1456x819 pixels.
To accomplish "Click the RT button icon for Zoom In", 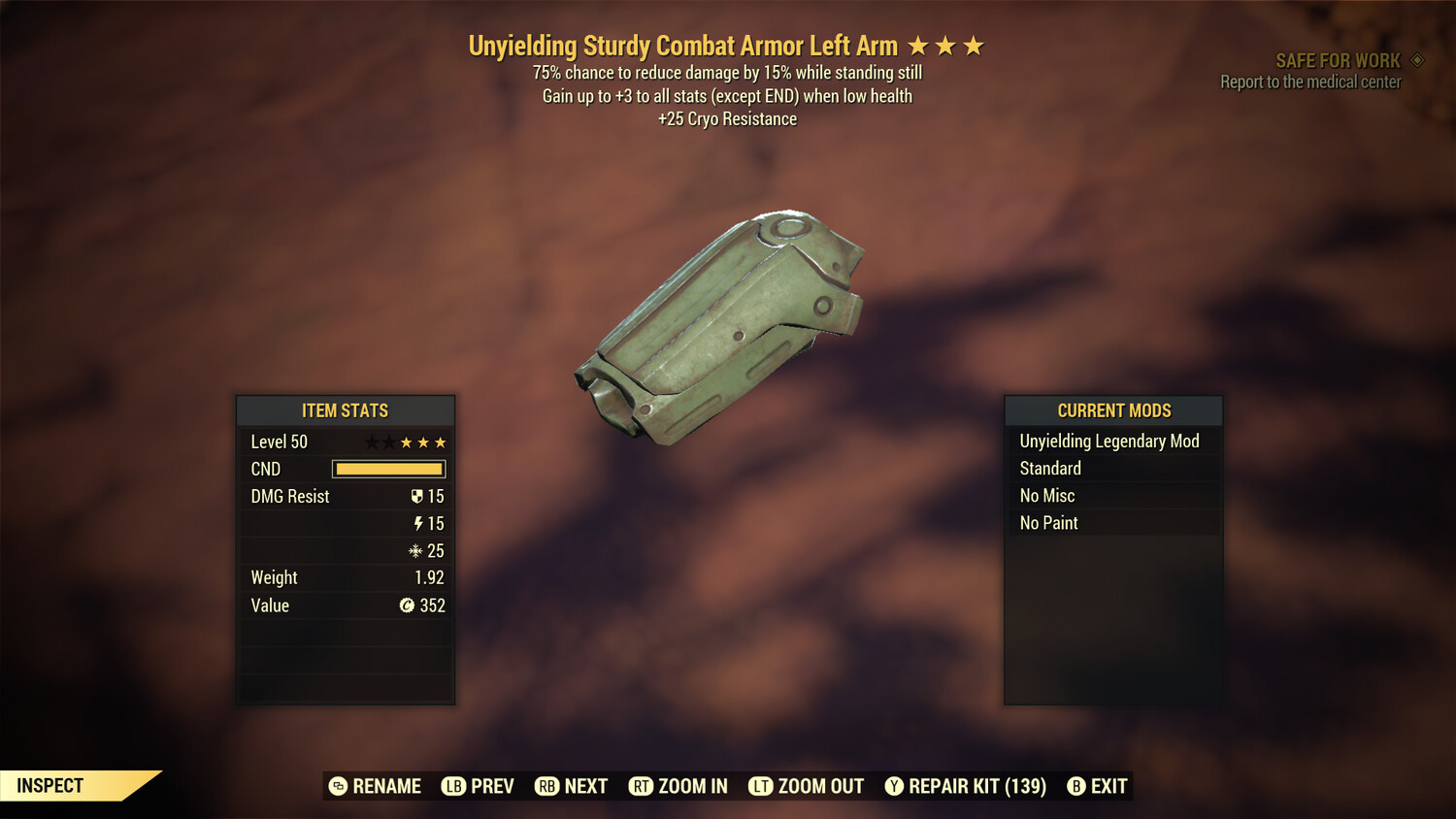I will coord(642,786).
